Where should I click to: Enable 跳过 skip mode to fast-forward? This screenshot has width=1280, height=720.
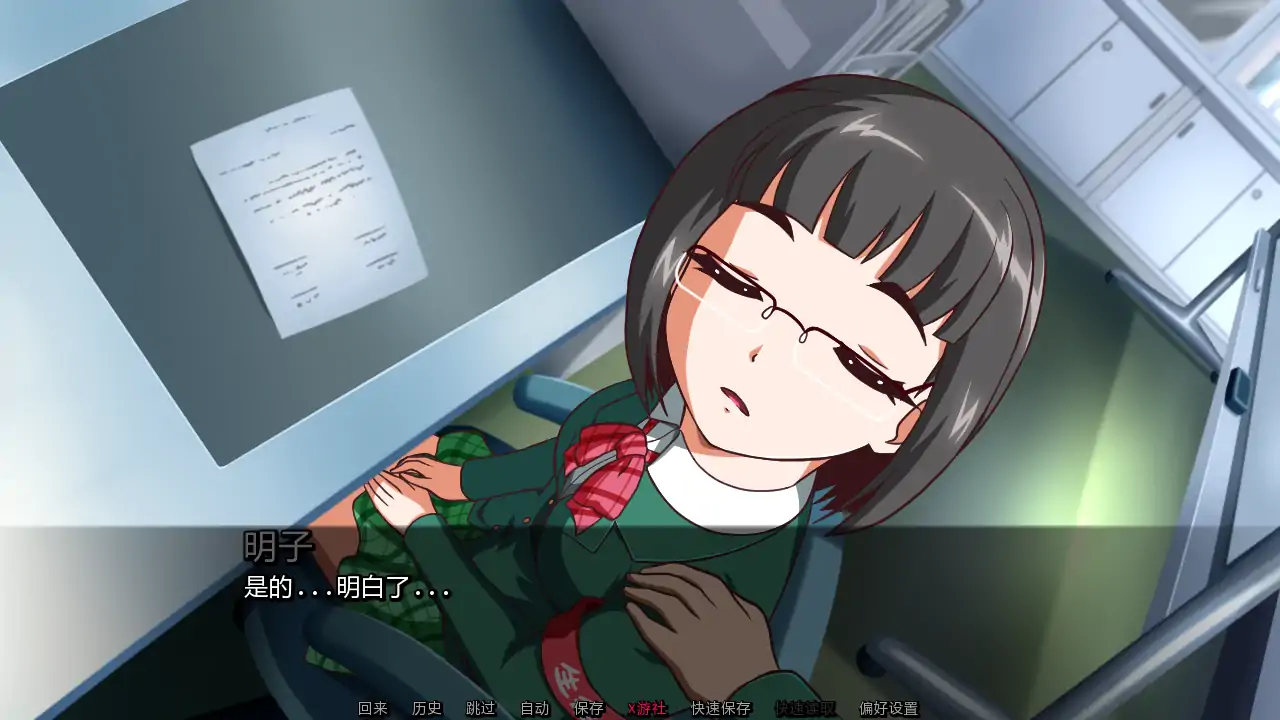point(480,707)
